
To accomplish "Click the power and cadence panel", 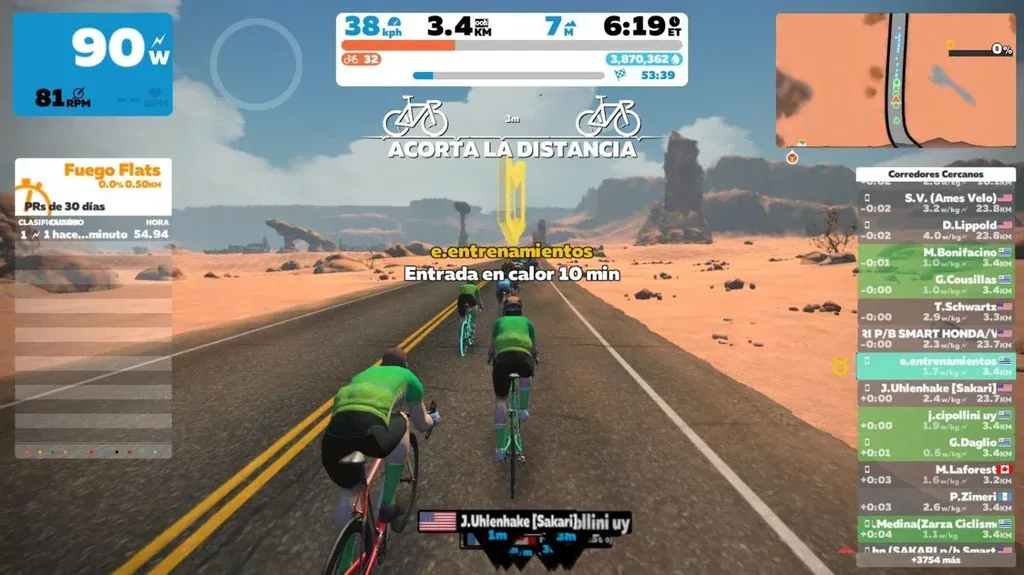I will click(92, 64).
